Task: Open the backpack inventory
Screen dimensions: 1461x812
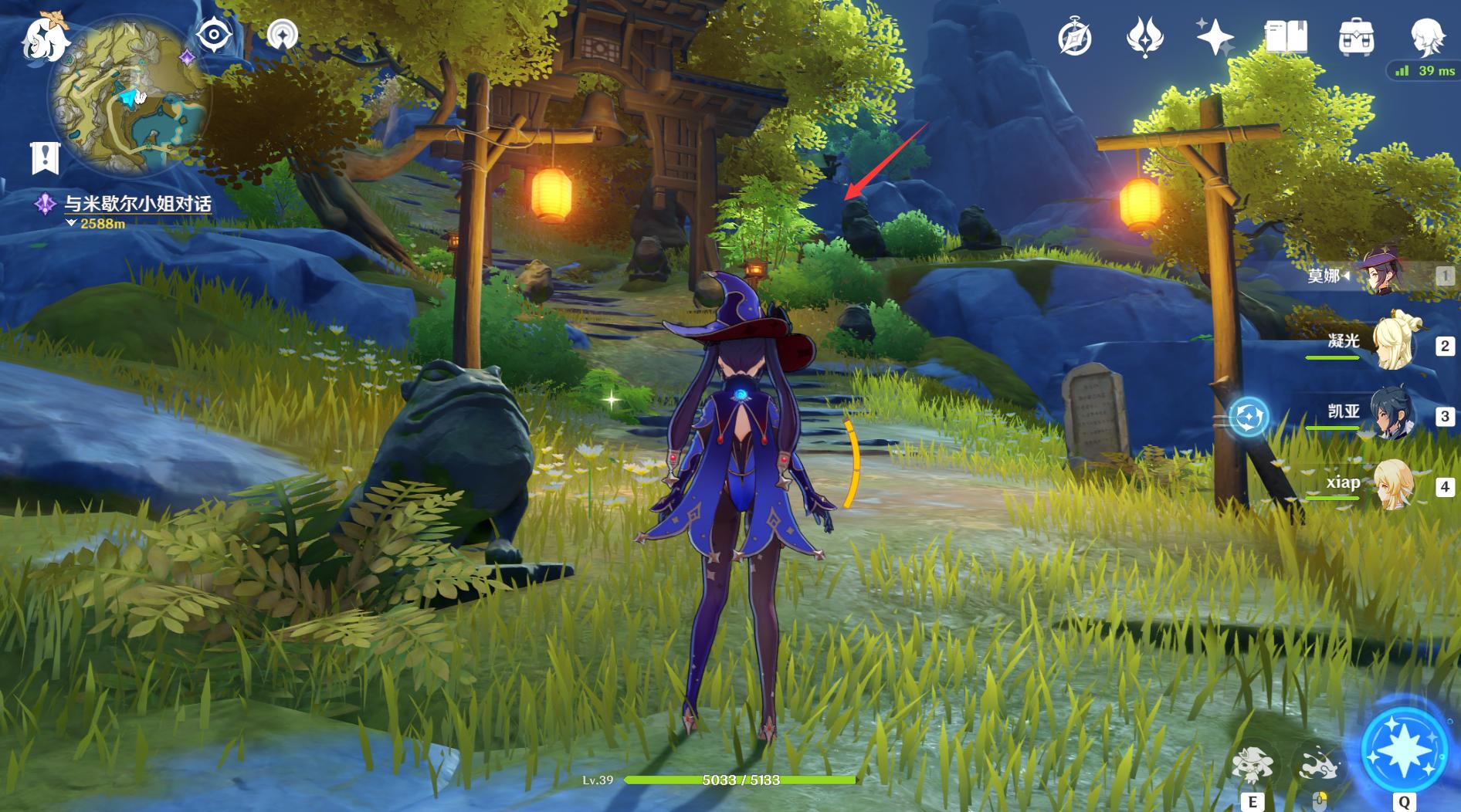Action: pyautogui.click(x=1356, y=37)
